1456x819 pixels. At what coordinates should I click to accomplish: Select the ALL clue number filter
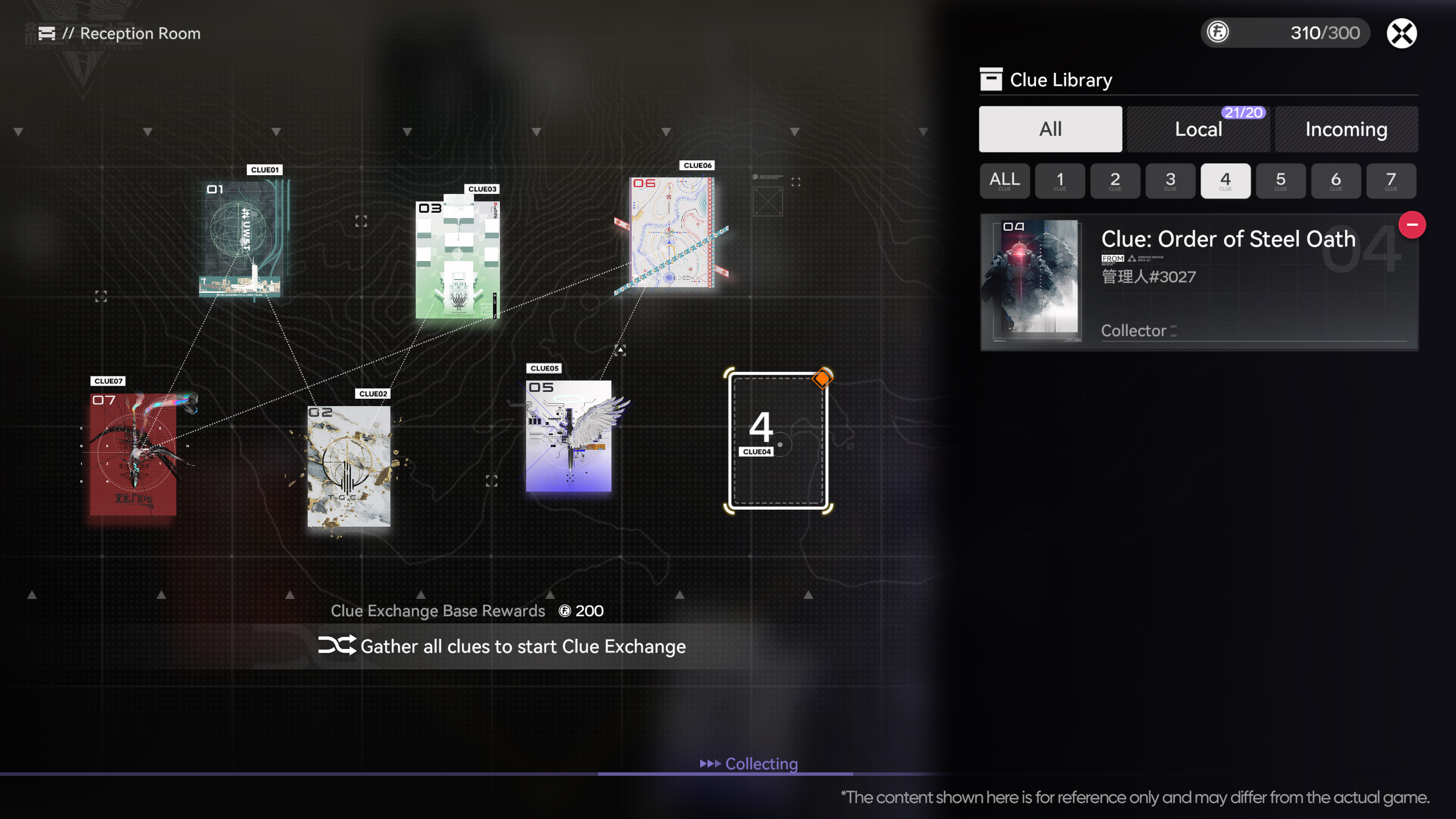pyautogui.click(x=1004, y=181)
